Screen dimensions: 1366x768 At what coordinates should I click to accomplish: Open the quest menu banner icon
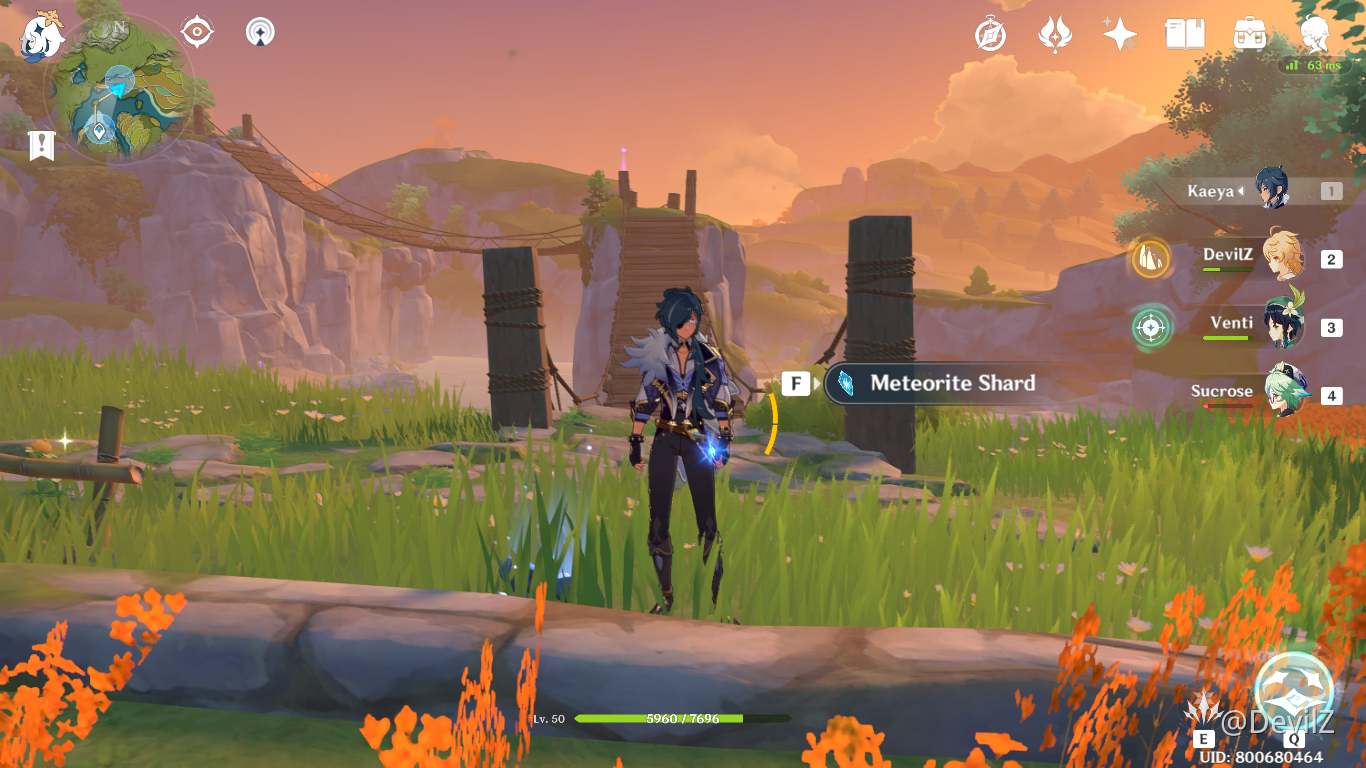point(41,145)
